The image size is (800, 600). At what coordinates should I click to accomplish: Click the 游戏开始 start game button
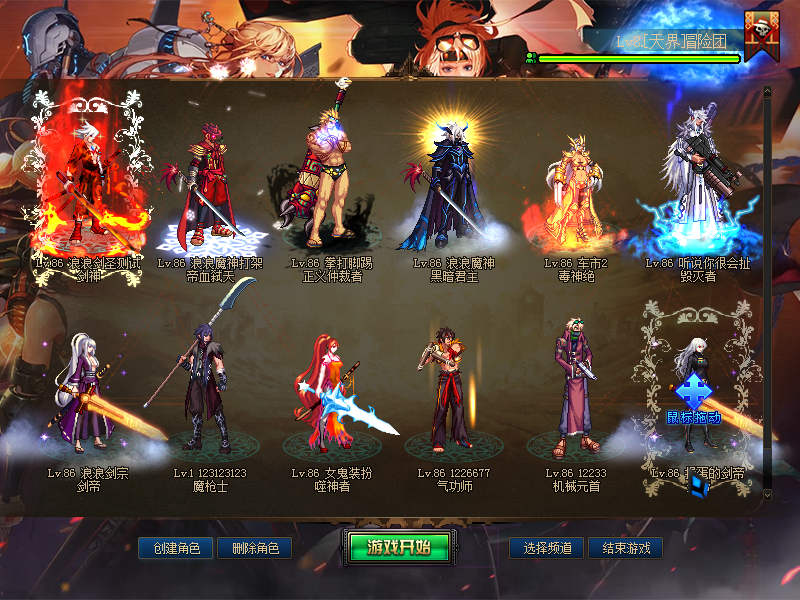click(399, 547)
